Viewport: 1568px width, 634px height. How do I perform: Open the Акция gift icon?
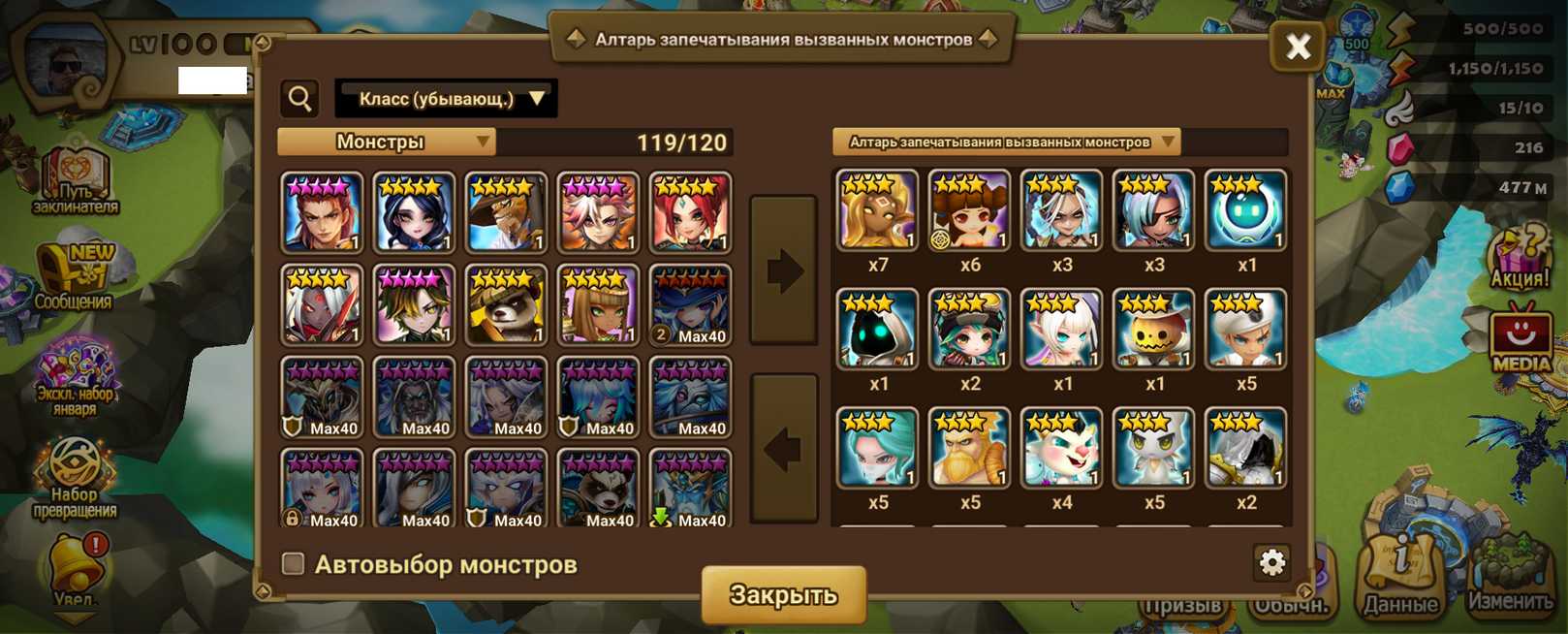1519,259
